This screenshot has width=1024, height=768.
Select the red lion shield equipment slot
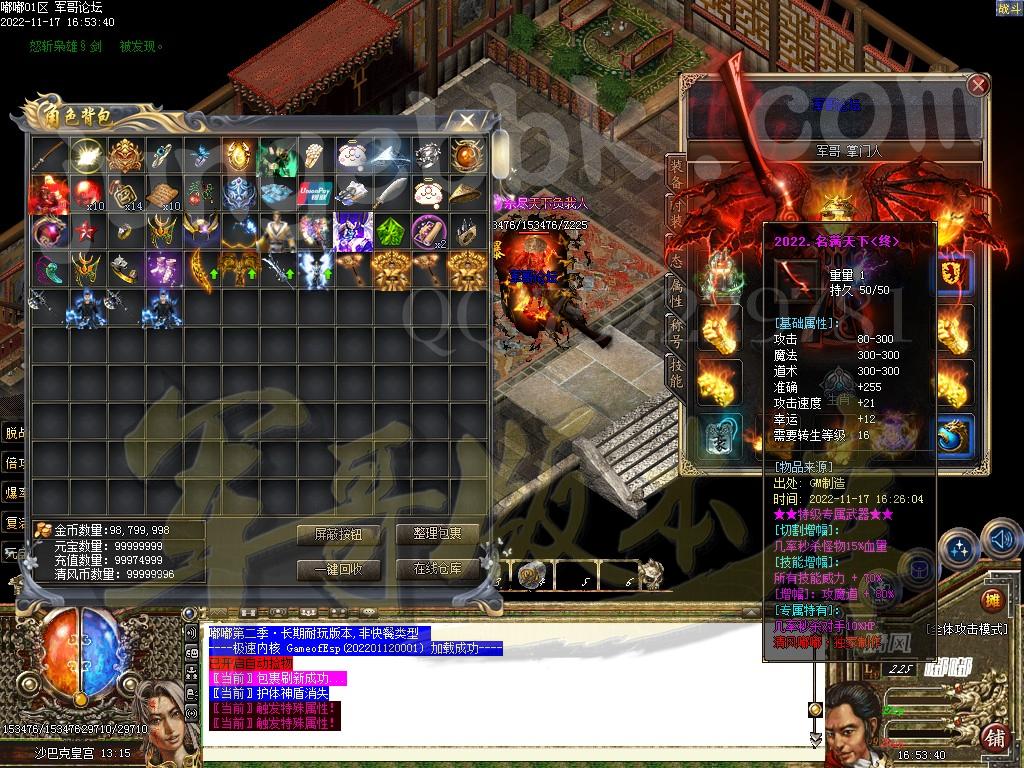[955, 274]
